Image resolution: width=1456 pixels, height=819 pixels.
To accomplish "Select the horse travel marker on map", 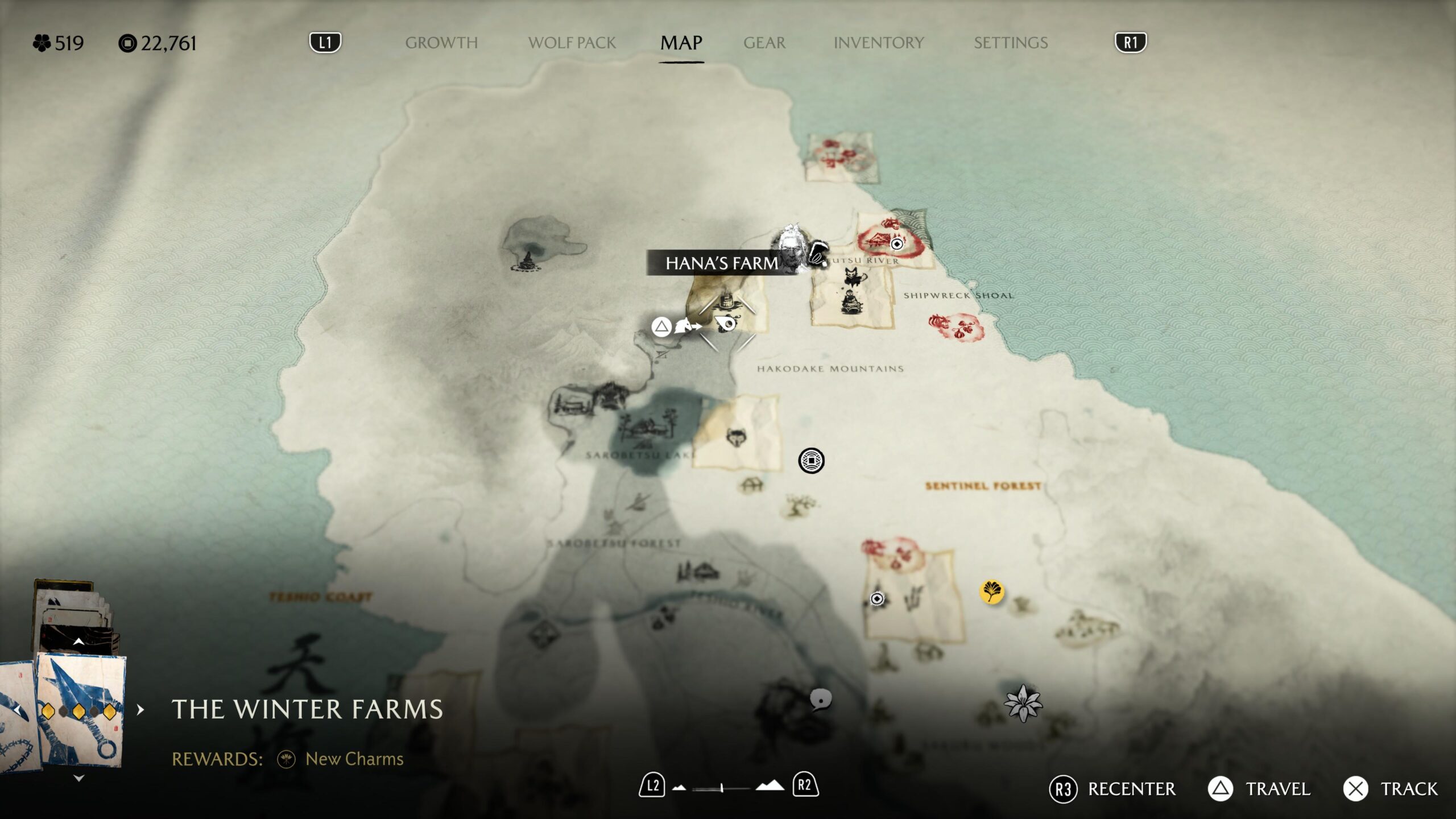I will click(686, 326).
